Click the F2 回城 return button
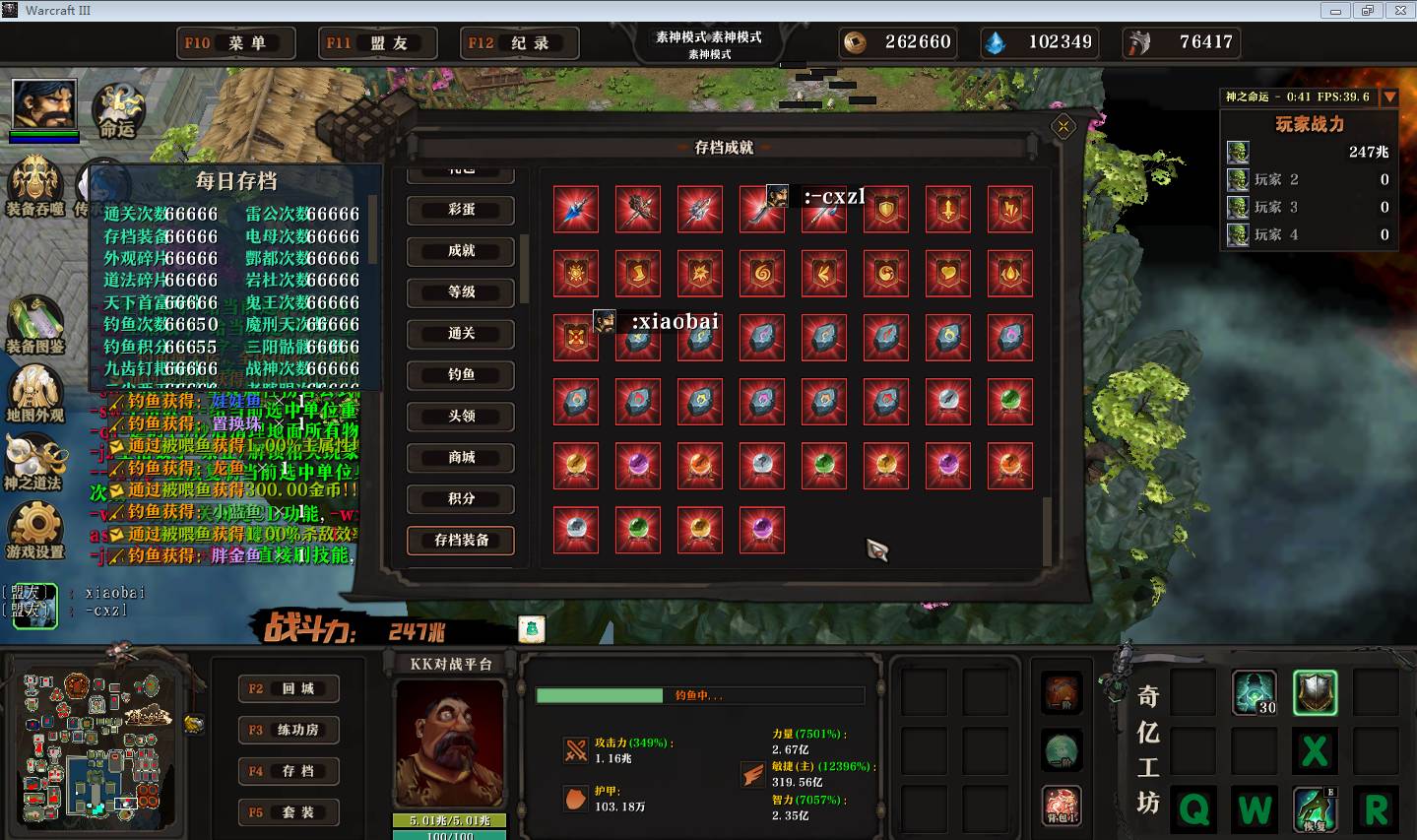 (x=289, y=689)
